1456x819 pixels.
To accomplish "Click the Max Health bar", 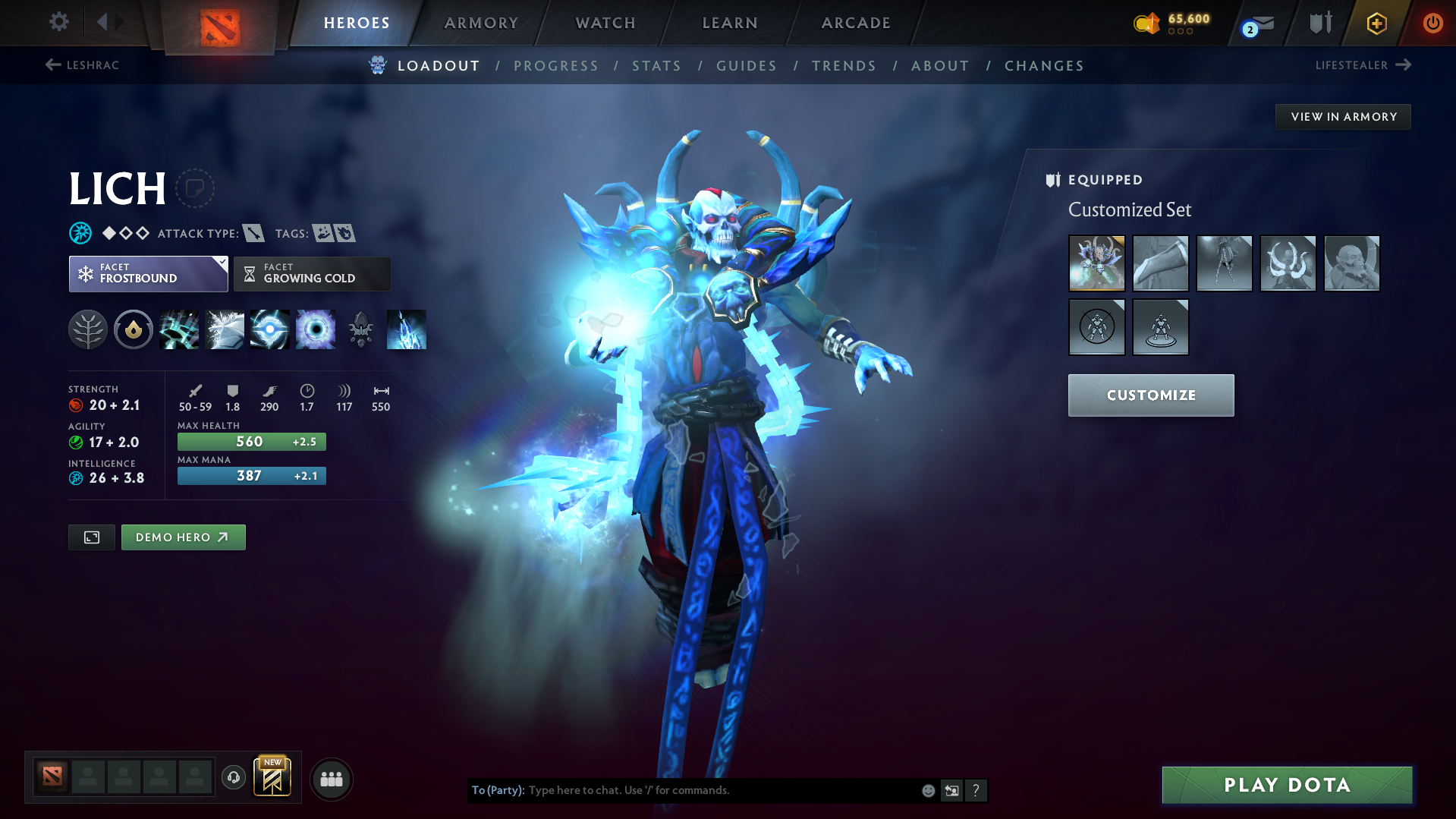I will coord(251,441).
